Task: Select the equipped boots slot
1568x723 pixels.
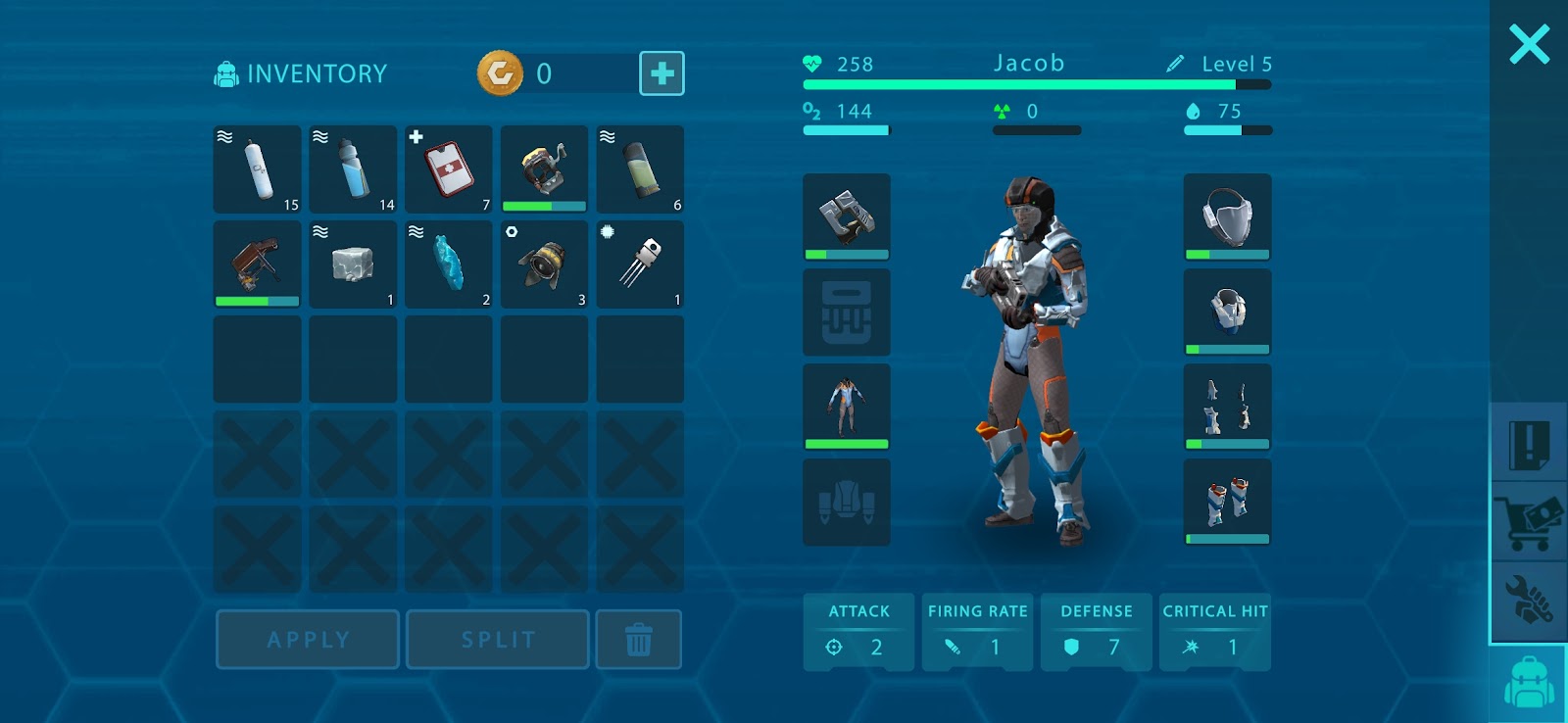Action: pos(1227,502)
